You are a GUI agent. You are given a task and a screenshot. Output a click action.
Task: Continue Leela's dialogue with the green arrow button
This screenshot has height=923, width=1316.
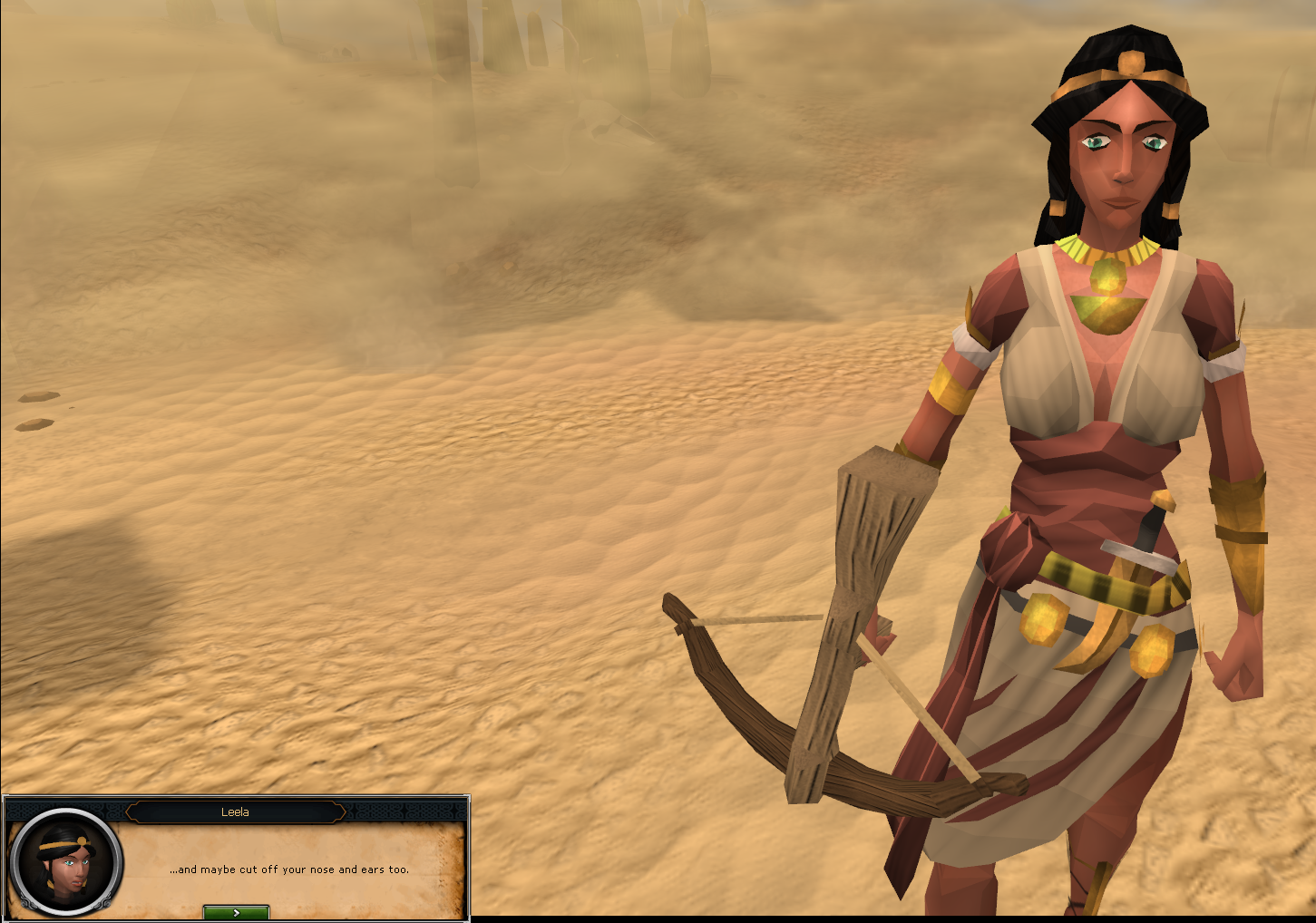[x=236, y=912]
